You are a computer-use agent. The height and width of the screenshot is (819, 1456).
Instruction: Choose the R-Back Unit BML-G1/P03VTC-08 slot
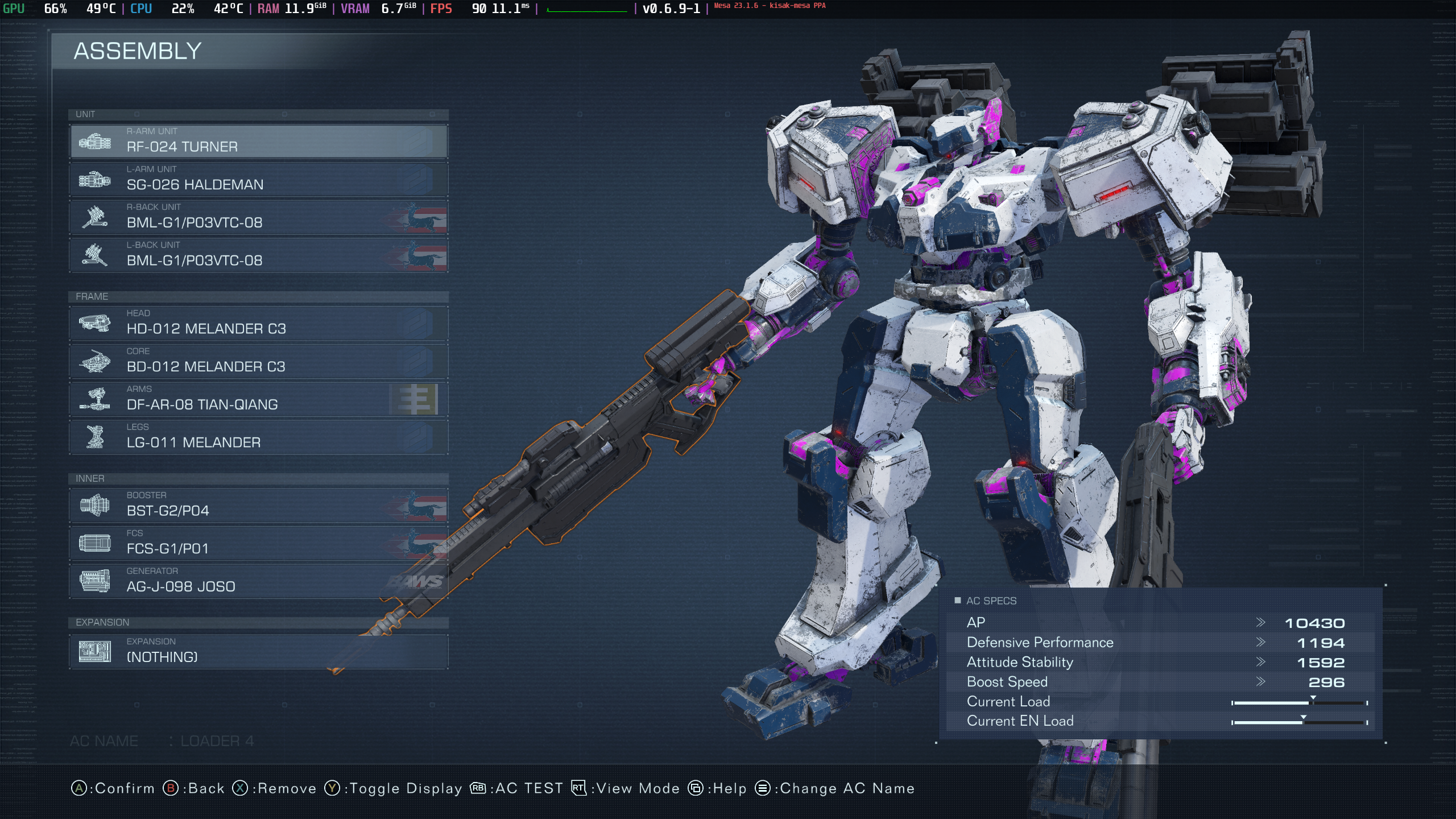tap(259, 217)
